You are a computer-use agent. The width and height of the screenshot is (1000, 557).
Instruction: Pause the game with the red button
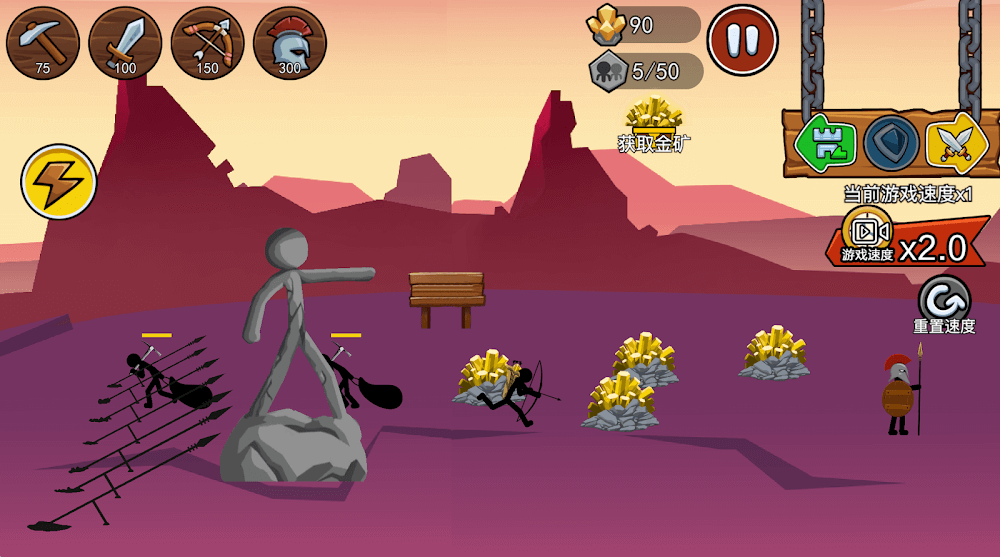coord(742,41)
